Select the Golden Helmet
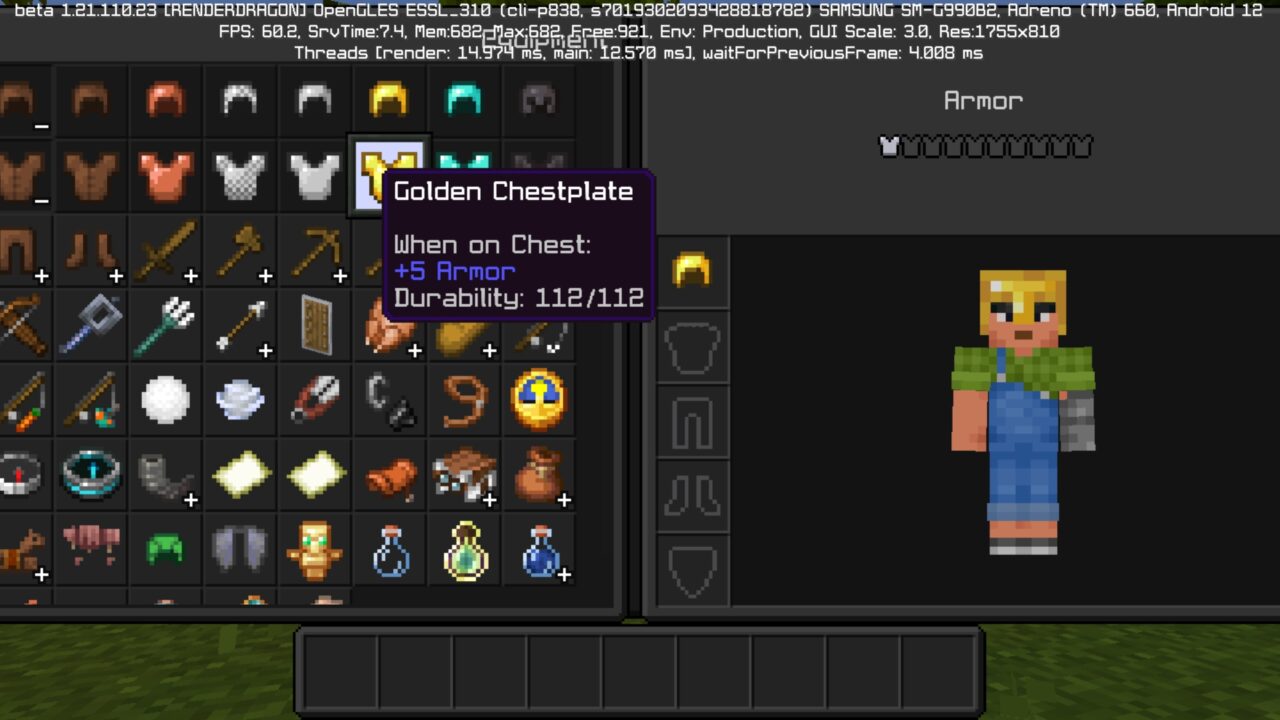 point(390,100)
